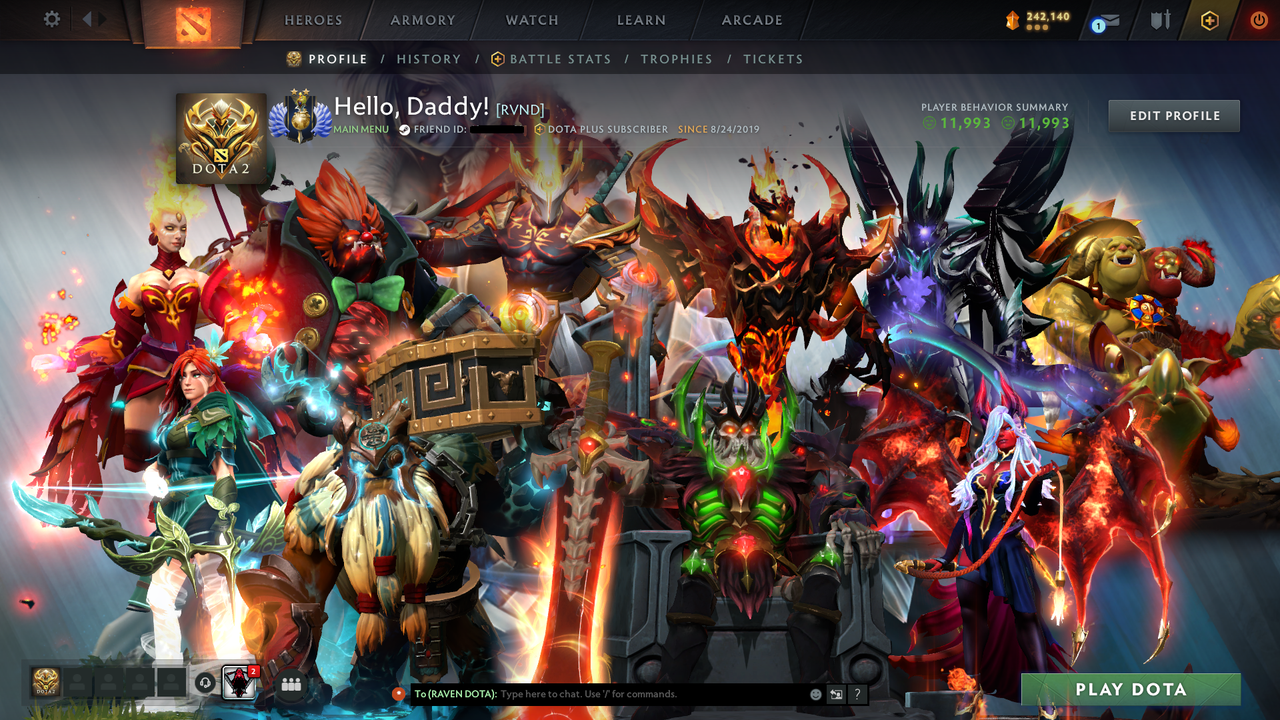The height and width of the screenshot is (720, 1280).
Task: Open the question mark chat help icon
Action: (x=857, y=694)
